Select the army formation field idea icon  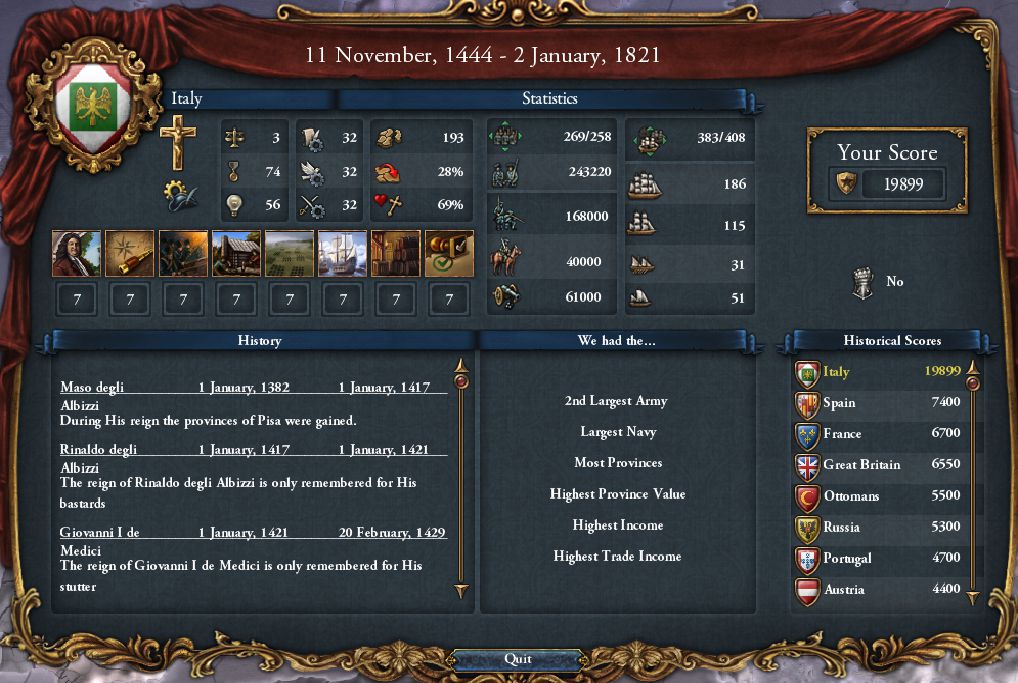coord(289,254)
